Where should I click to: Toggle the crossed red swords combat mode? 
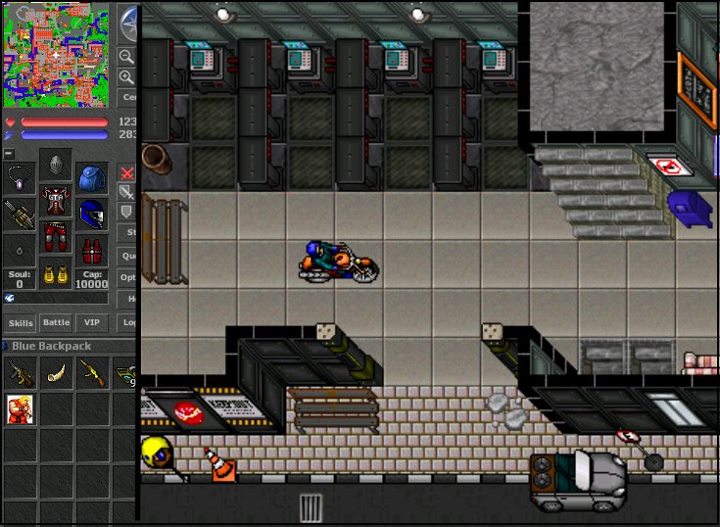click(x=127, y=173)
